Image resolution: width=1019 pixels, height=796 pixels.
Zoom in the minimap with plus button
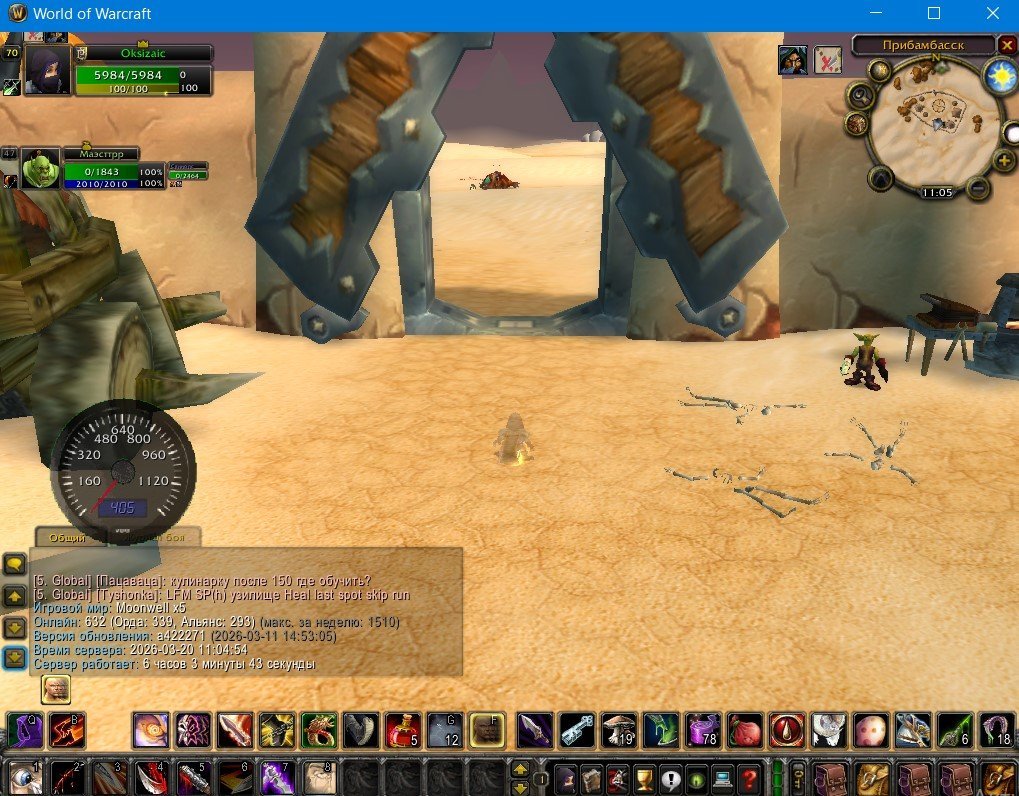pos(1003,160)
